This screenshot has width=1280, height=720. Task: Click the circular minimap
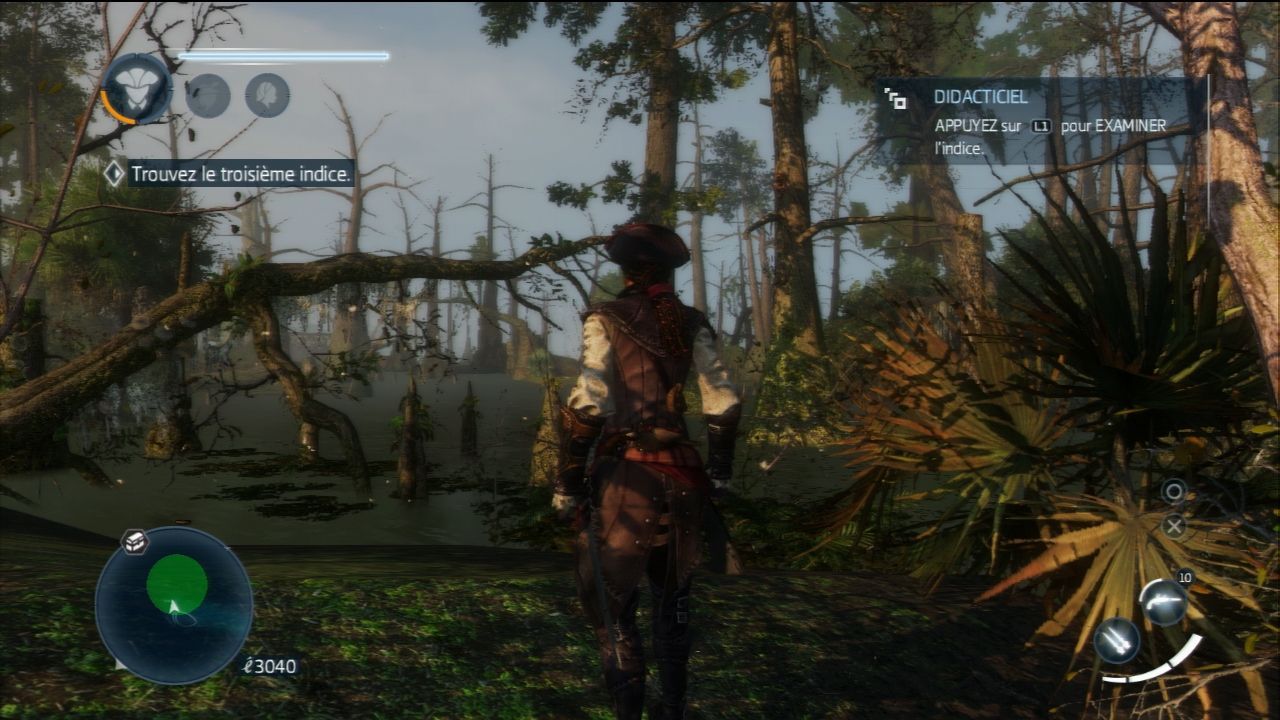(174, 605)
